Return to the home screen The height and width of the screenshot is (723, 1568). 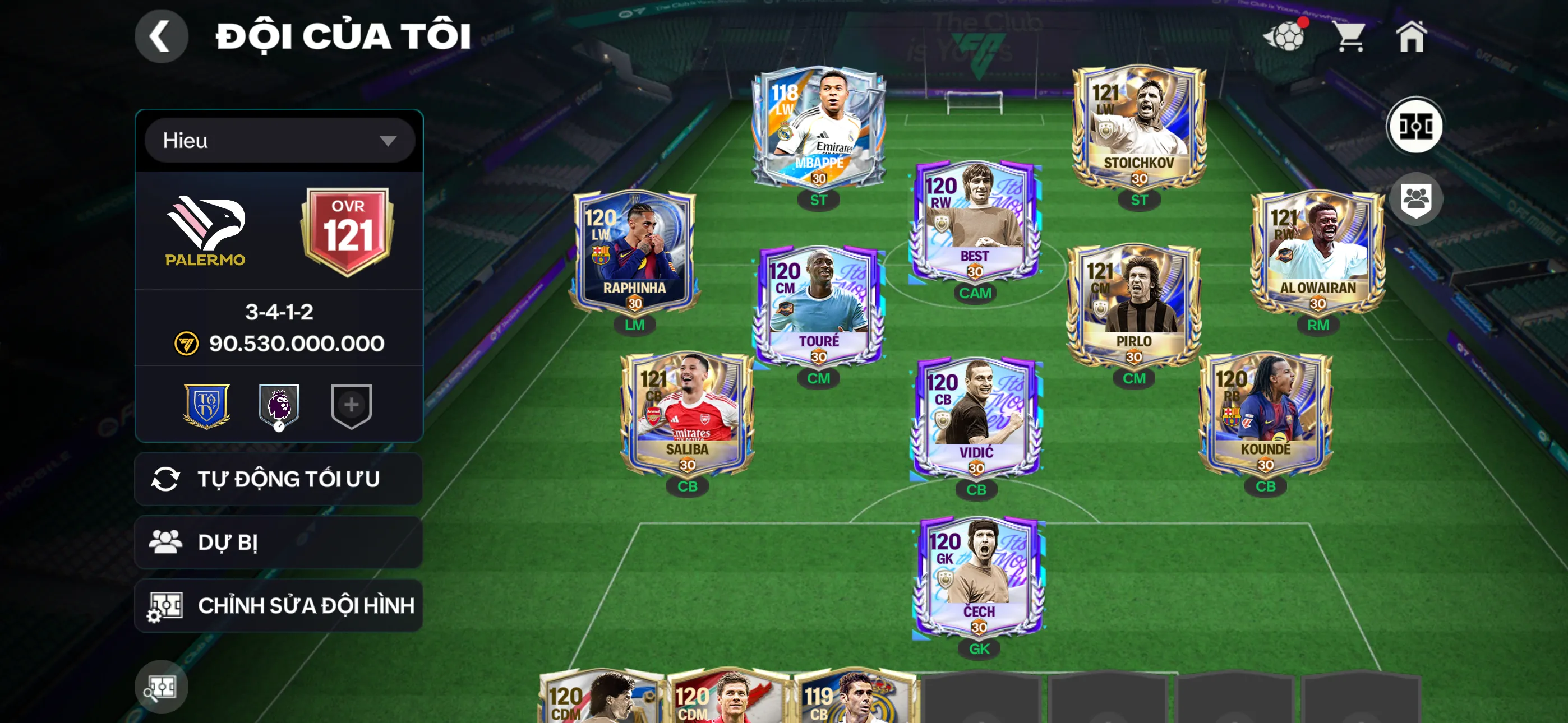pos(1411,36)
